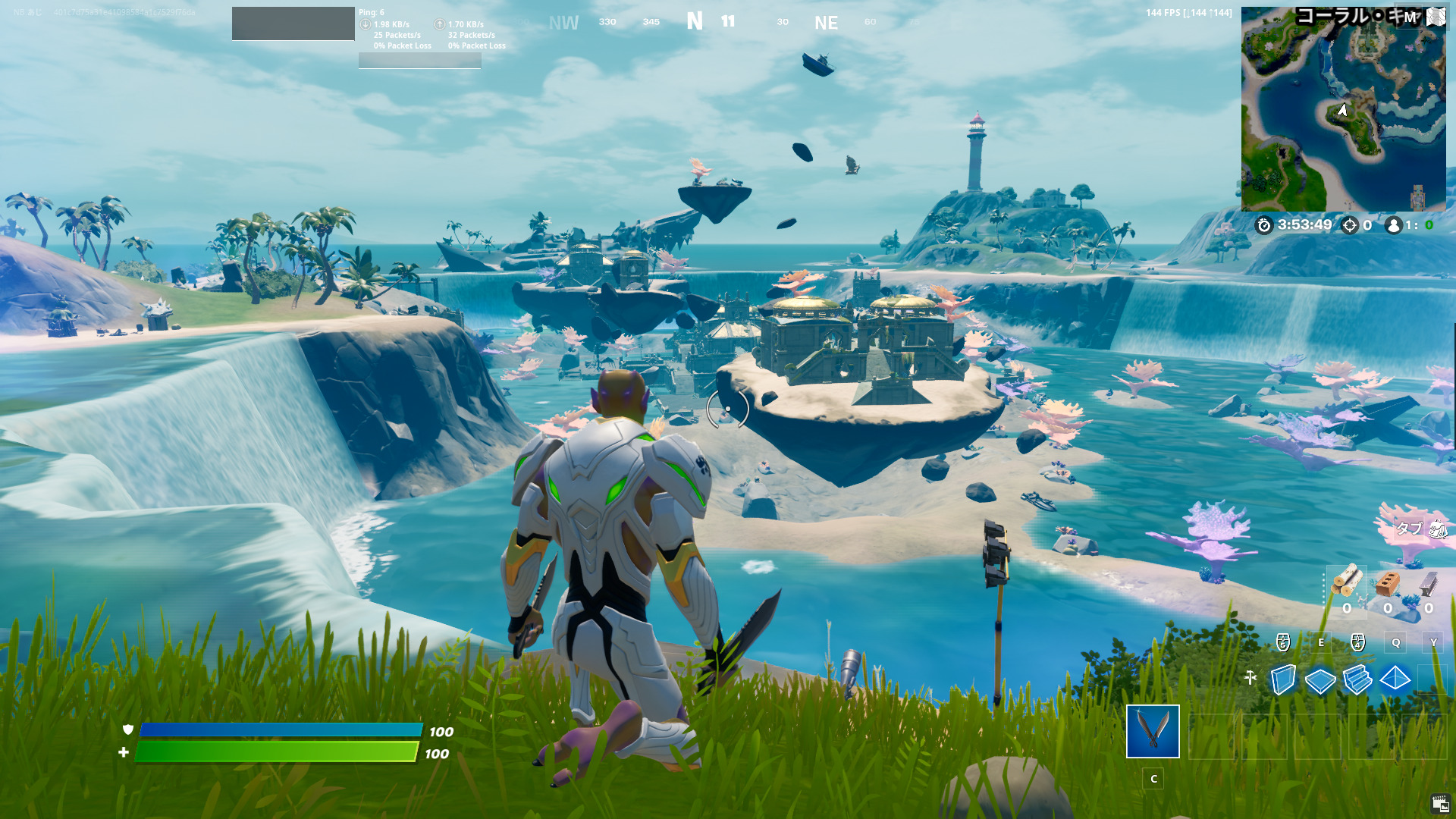Click the replay clapperboard icon
The height and width of the screenshot is (819, 1456).
pyautogui.click(x=1440, y=804)
